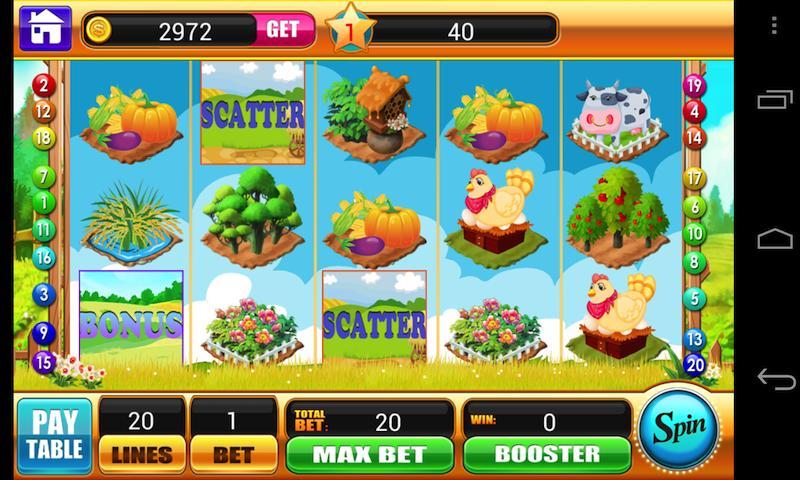Change the number of Lines
This screenshot has height=480, width=800.
[x=141, y=453]
